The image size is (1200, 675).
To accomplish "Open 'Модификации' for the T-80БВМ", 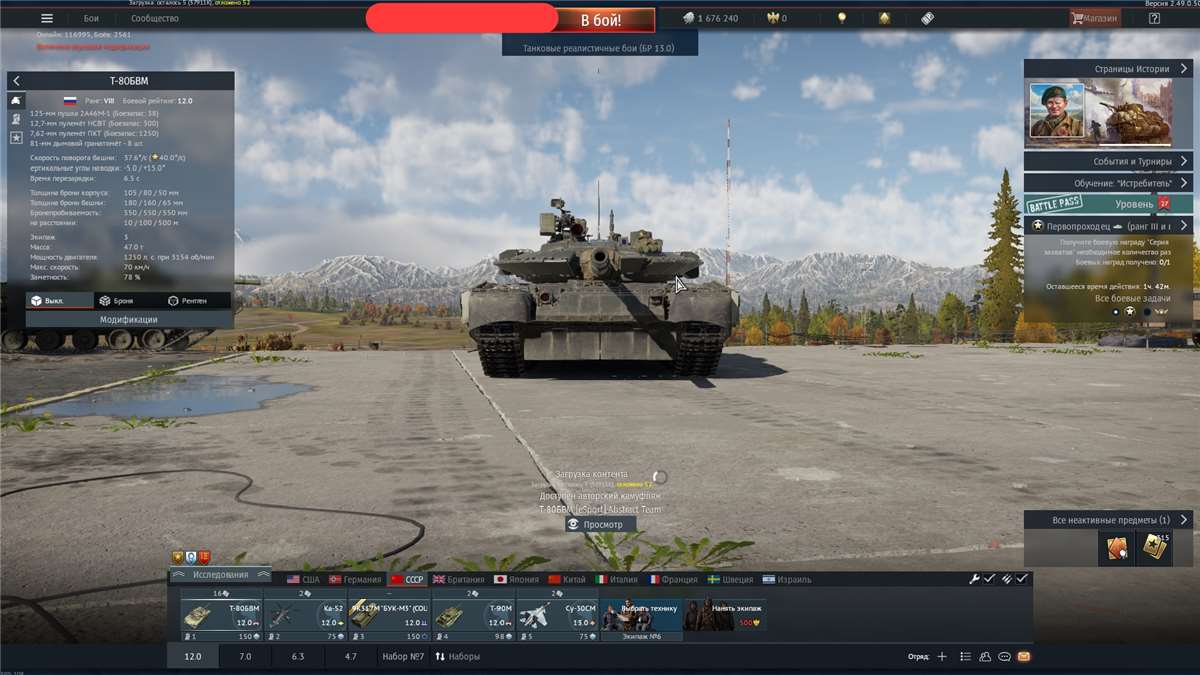I will [x=129, y=320].
